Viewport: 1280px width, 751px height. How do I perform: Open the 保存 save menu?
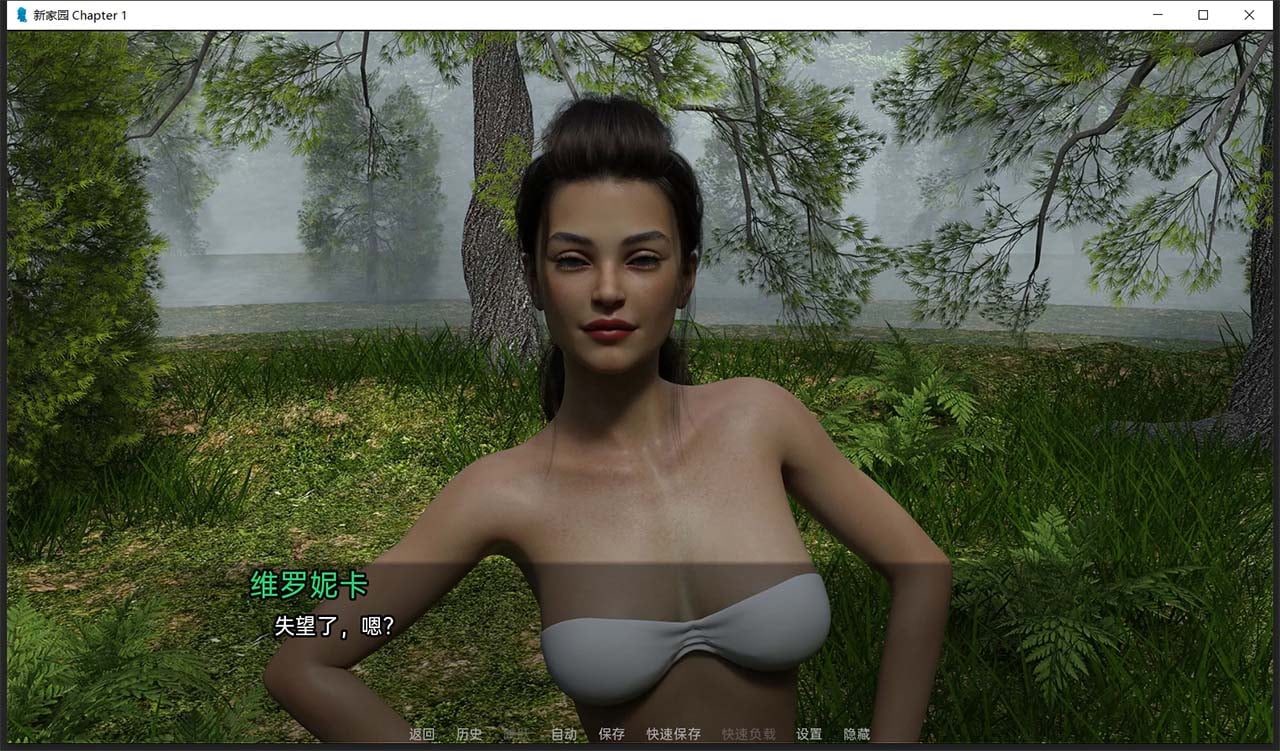coord(611,734)
